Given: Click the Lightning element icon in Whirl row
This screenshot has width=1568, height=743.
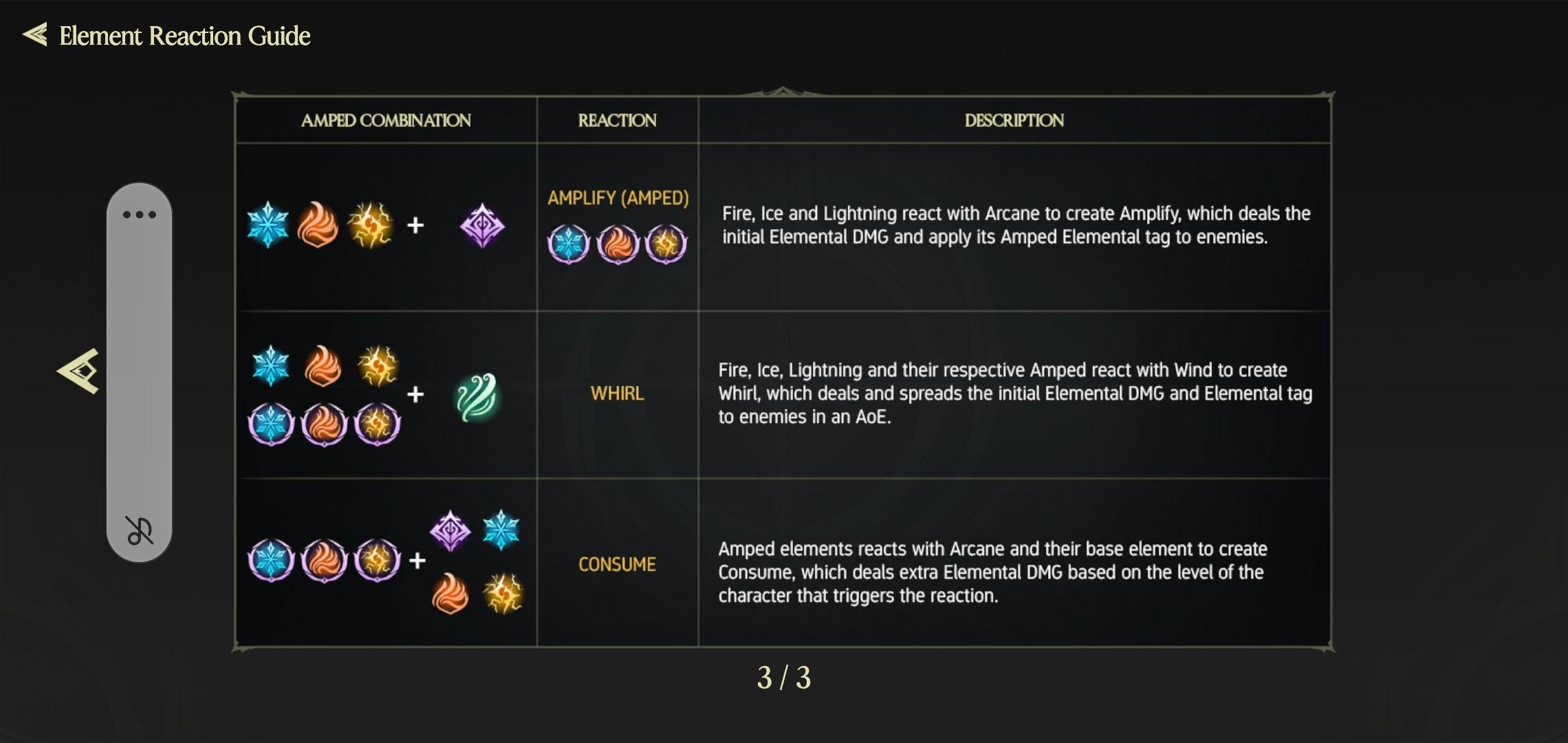Looking at the screenshot, I should pyautogui.click(x=377, y=365).
